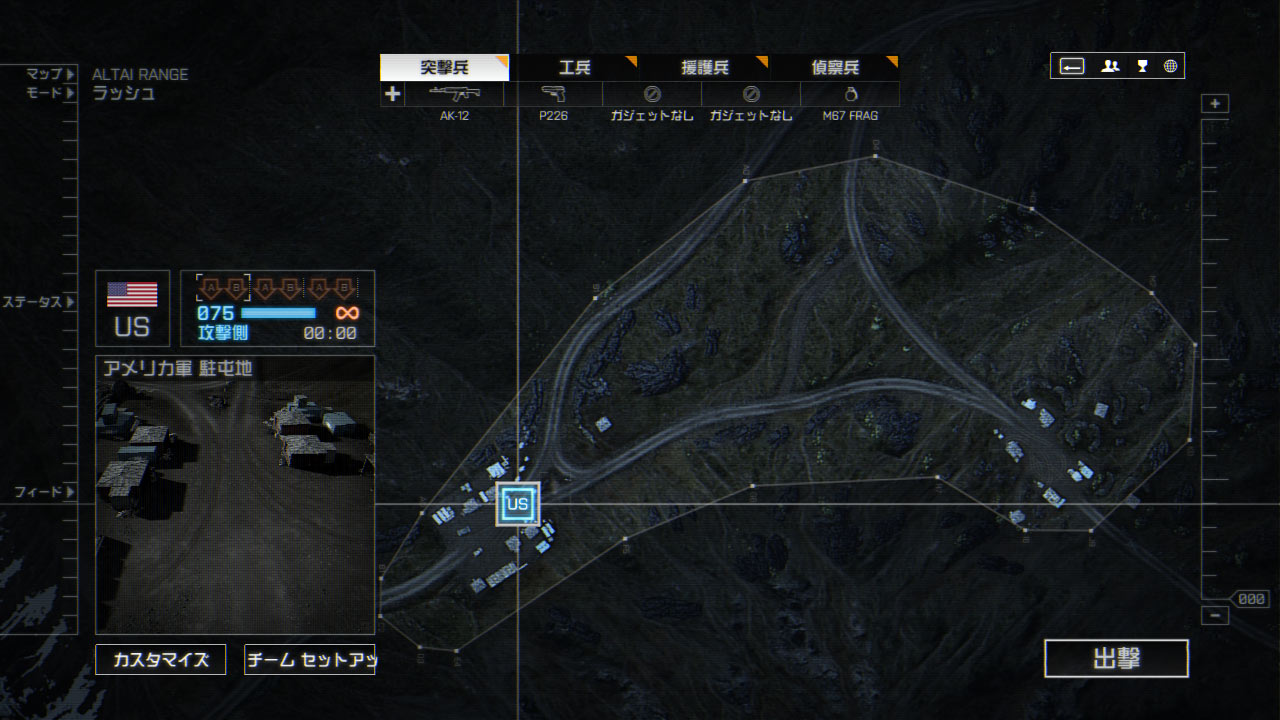Select the AK-12 primary weapon slot
This screenshot has height=720, width=1280.
click(x=454, y=95)
